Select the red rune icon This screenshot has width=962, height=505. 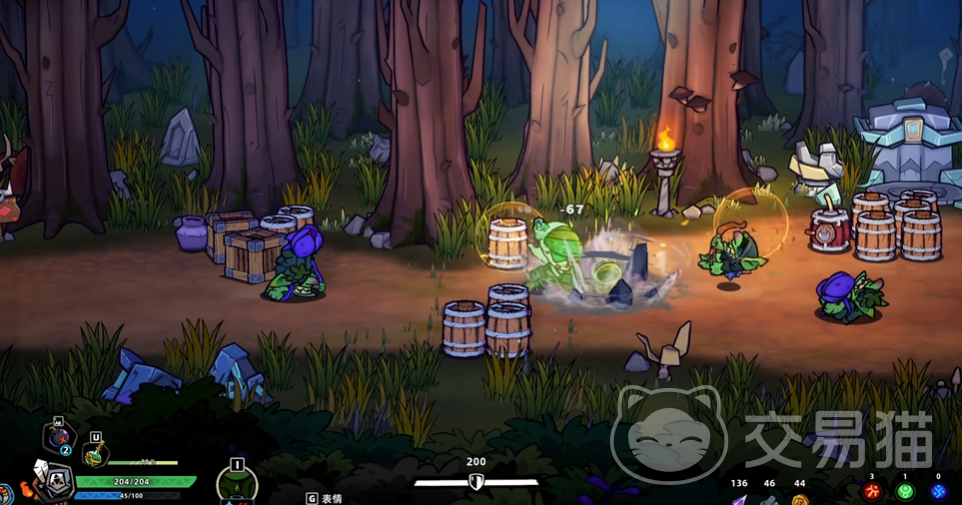(873, 492)
